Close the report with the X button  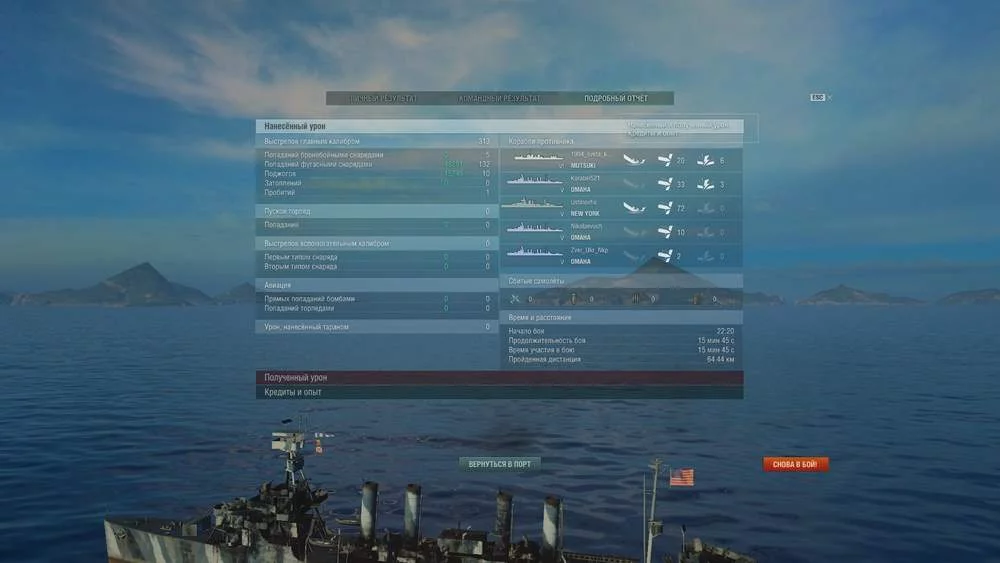830,97
